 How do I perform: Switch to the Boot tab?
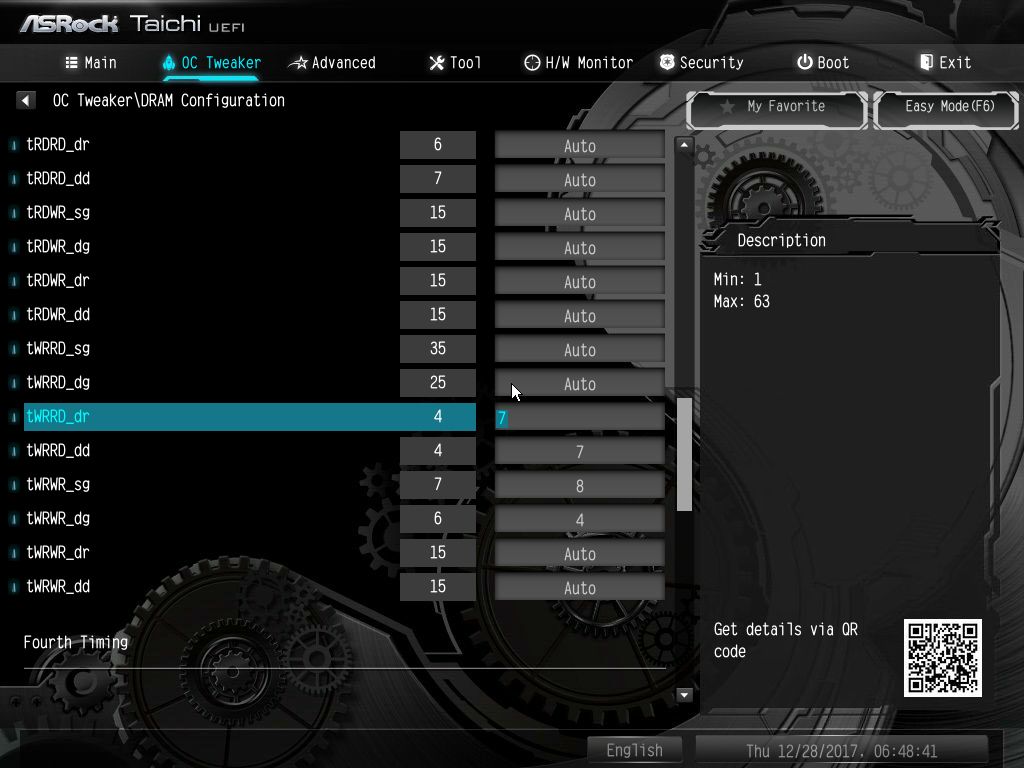click(823, 63)
